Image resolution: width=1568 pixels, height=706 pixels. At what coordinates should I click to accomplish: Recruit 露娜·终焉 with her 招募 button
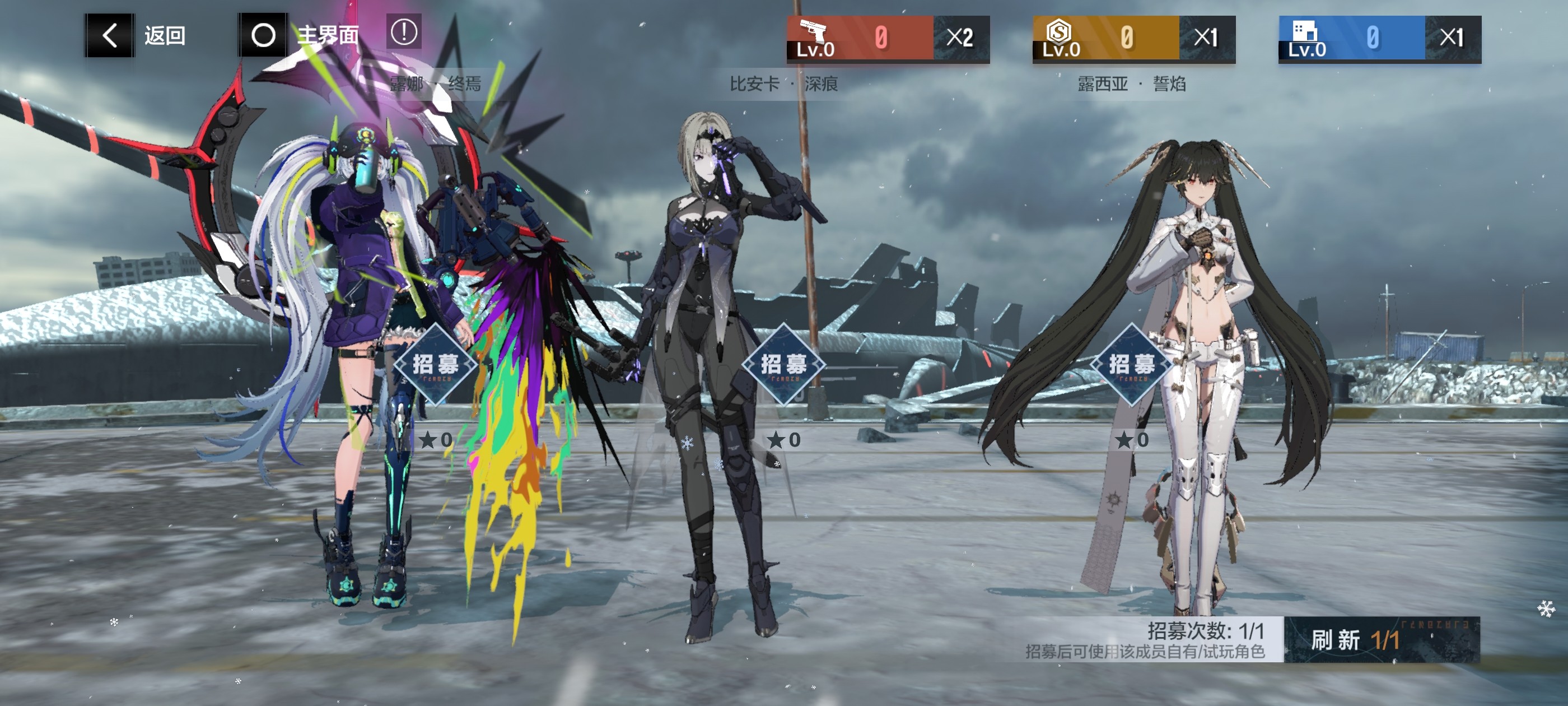pos(435,365)
